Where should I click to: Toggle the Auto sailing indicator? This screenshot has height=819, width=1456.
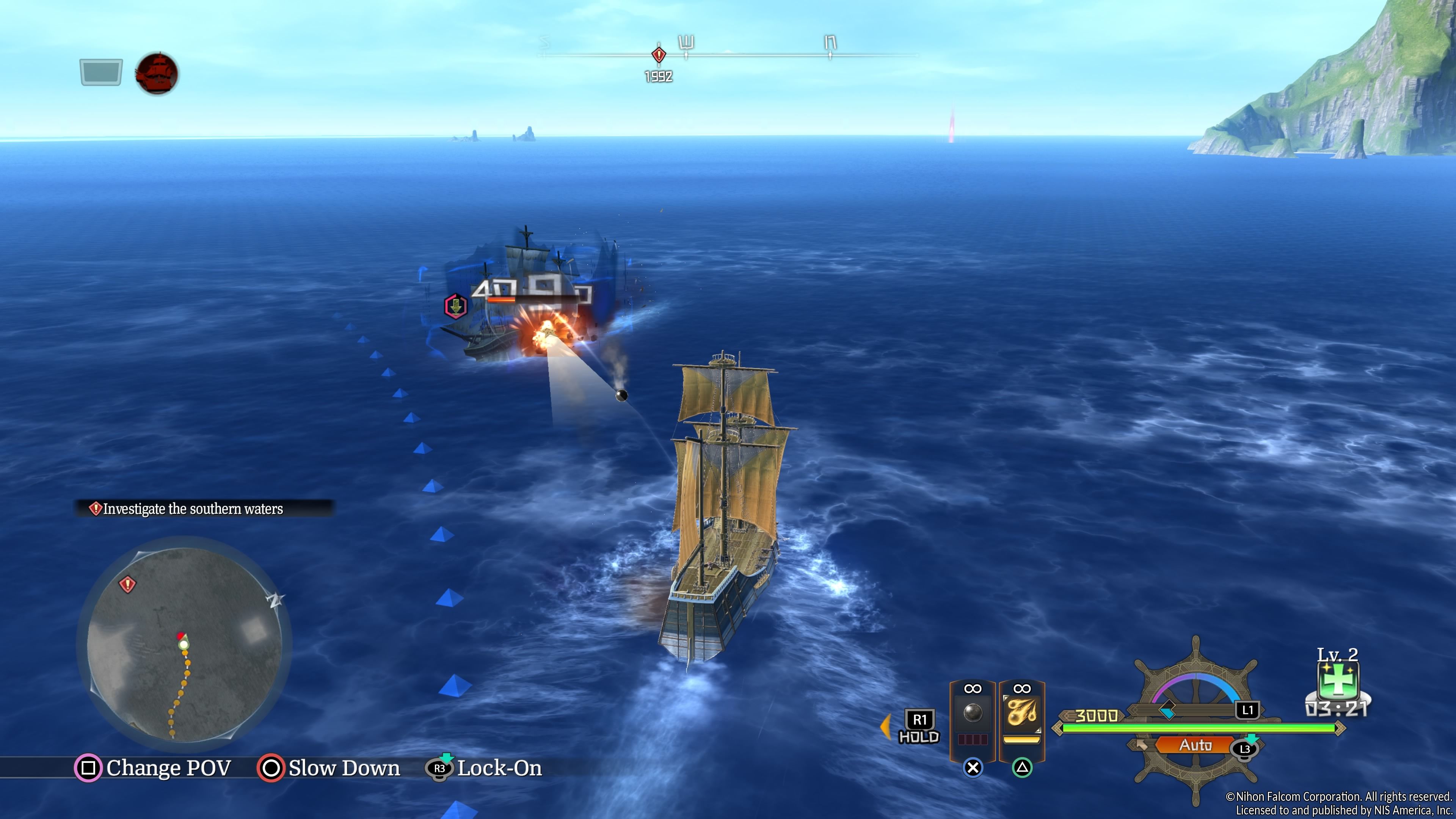1194,745
